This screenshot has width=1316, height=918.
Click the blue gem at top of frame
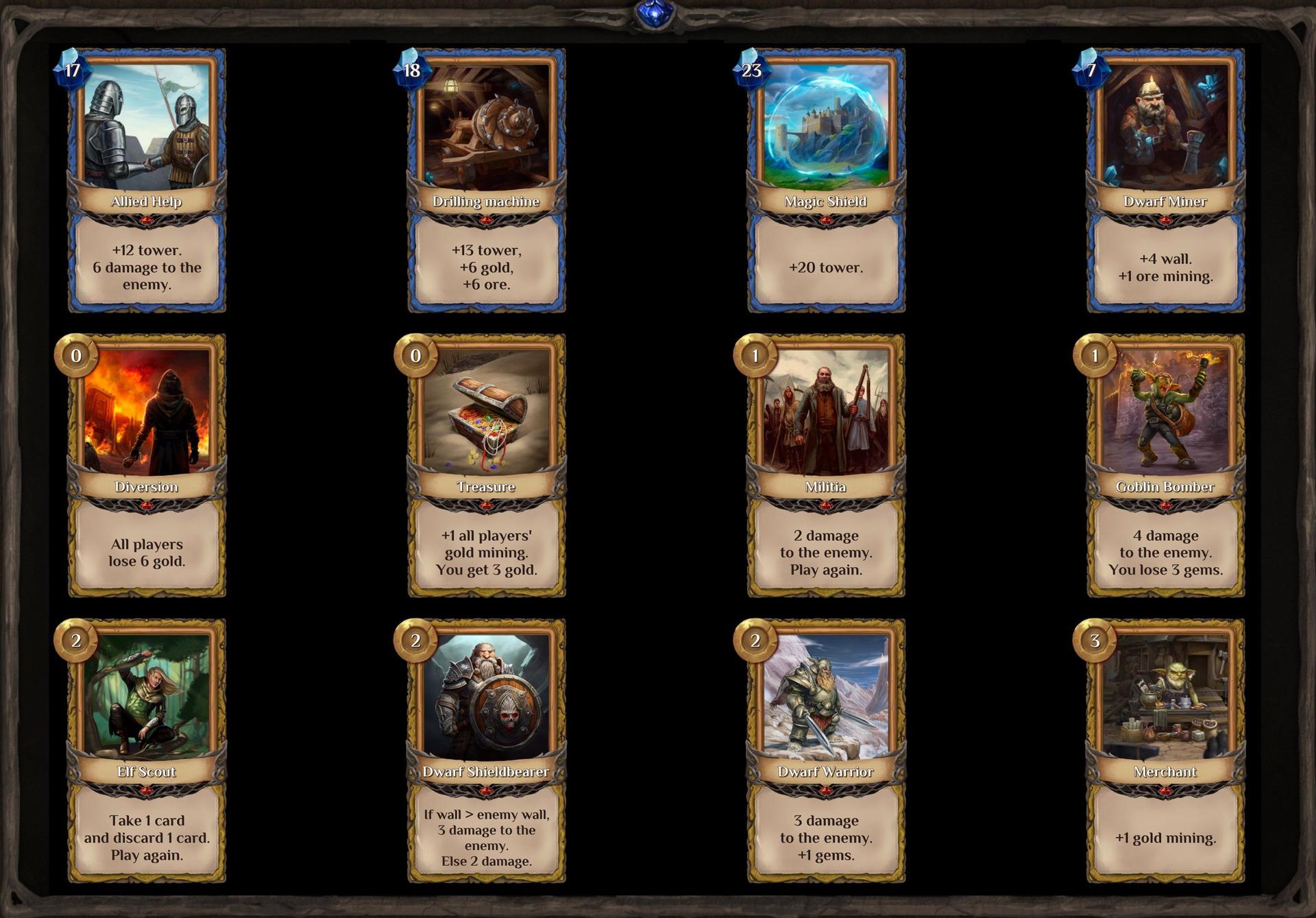pos(655,14)
